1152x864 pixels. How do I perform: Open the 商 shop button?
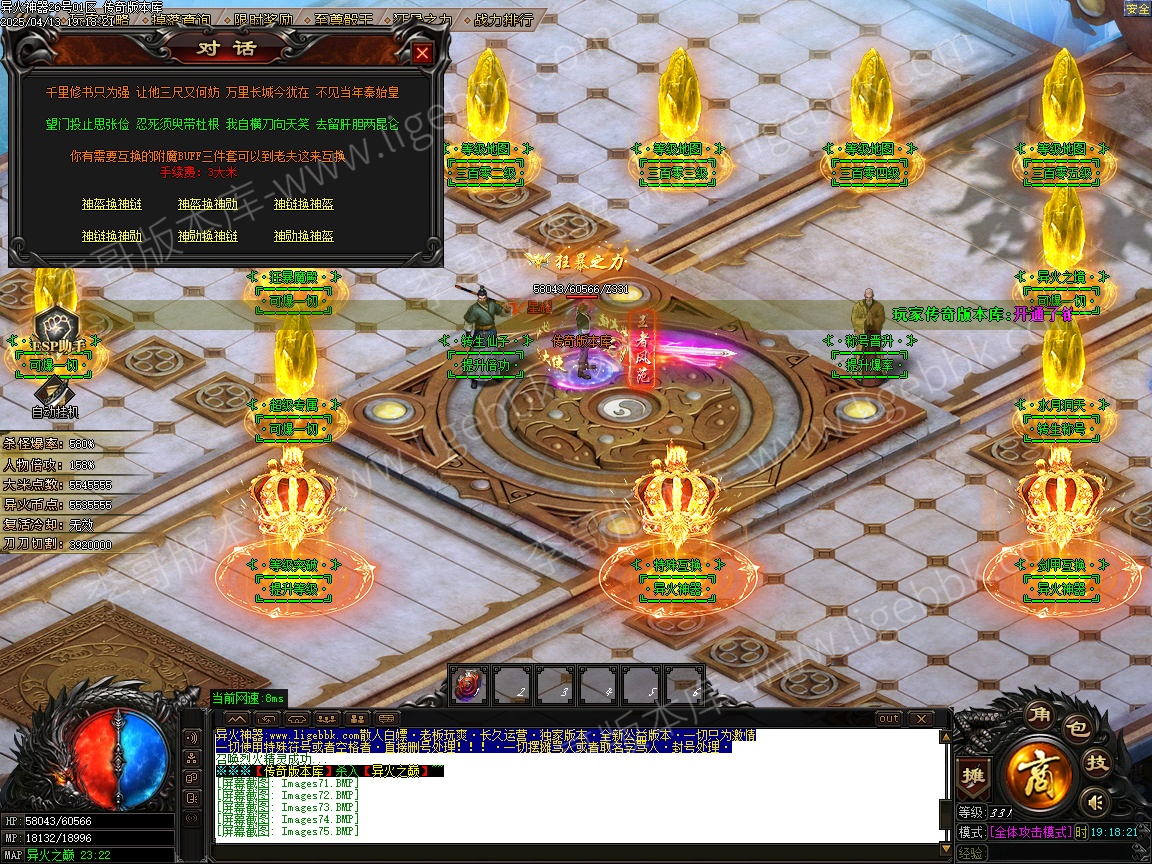tap(1039, 773)
